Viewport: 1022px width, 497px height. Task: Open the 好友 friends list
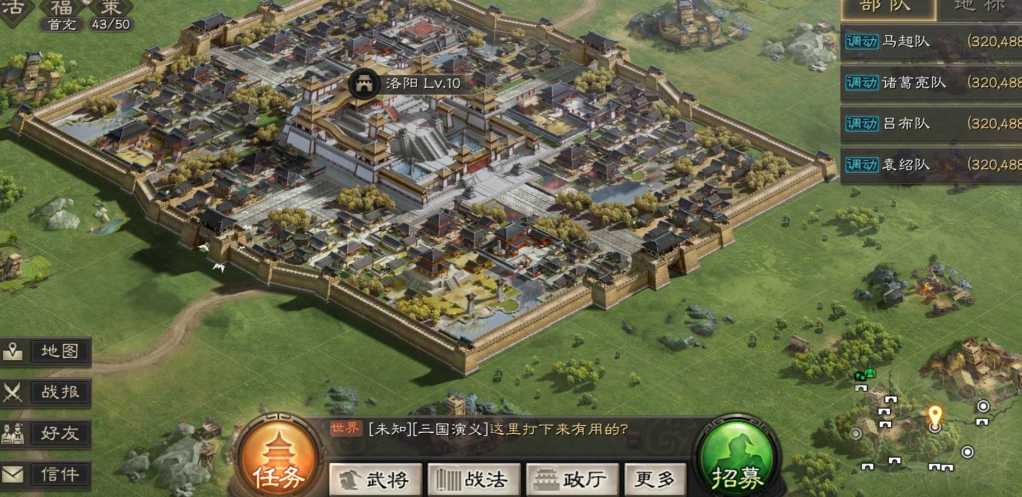(x=47, y=434)
